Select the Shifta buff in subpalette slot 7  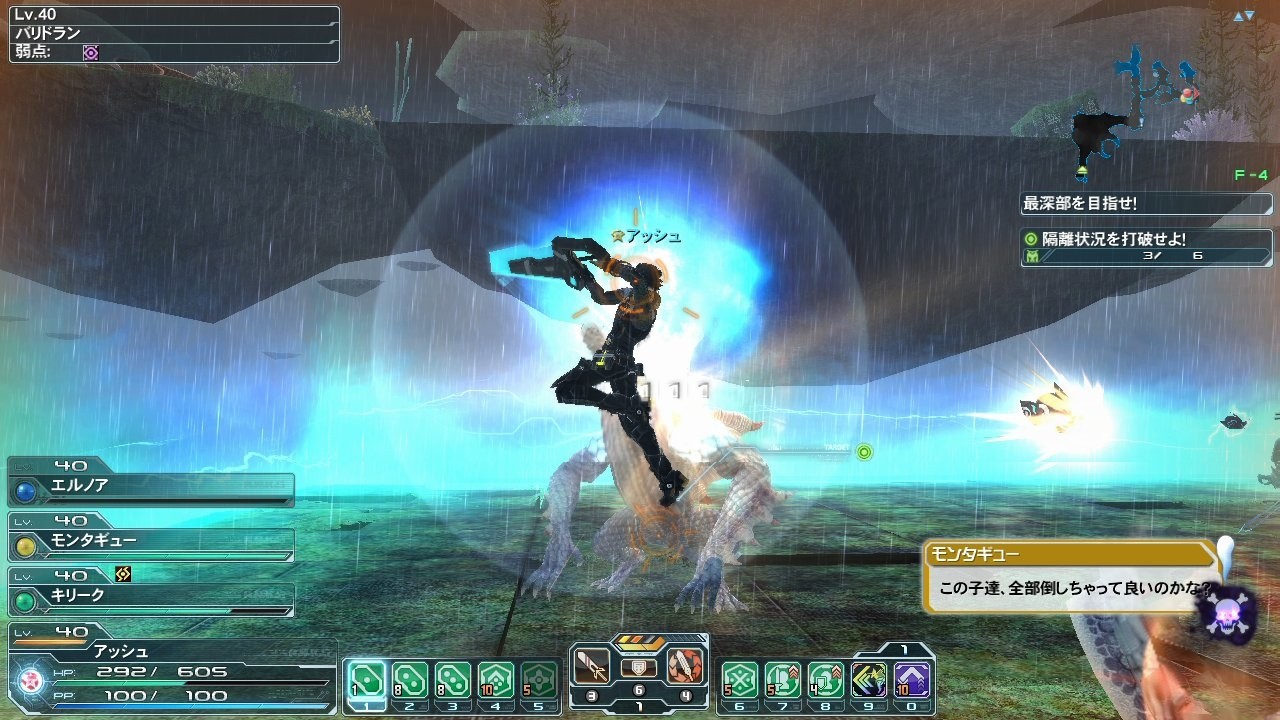782,678
